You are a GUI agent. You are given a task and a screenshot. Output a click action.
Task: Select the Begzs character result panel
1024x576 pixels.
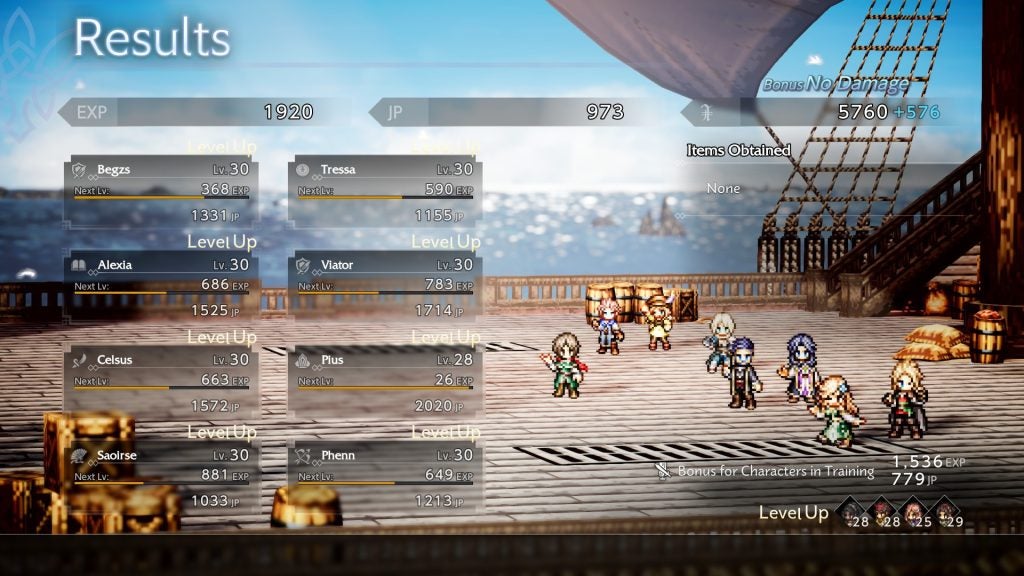162,190
